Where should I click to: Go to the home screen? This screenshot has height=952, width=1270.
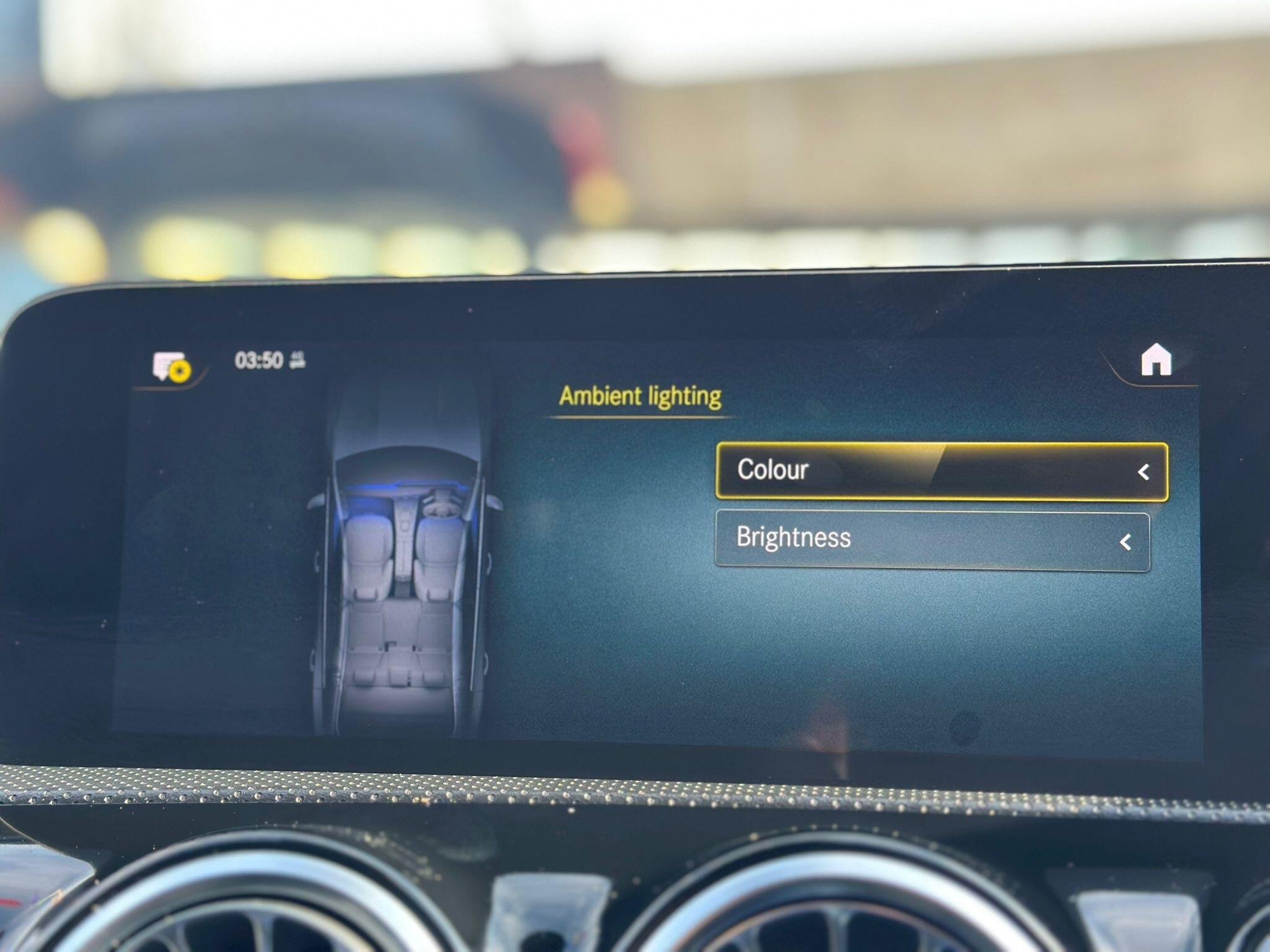(x=1155, y=360)
